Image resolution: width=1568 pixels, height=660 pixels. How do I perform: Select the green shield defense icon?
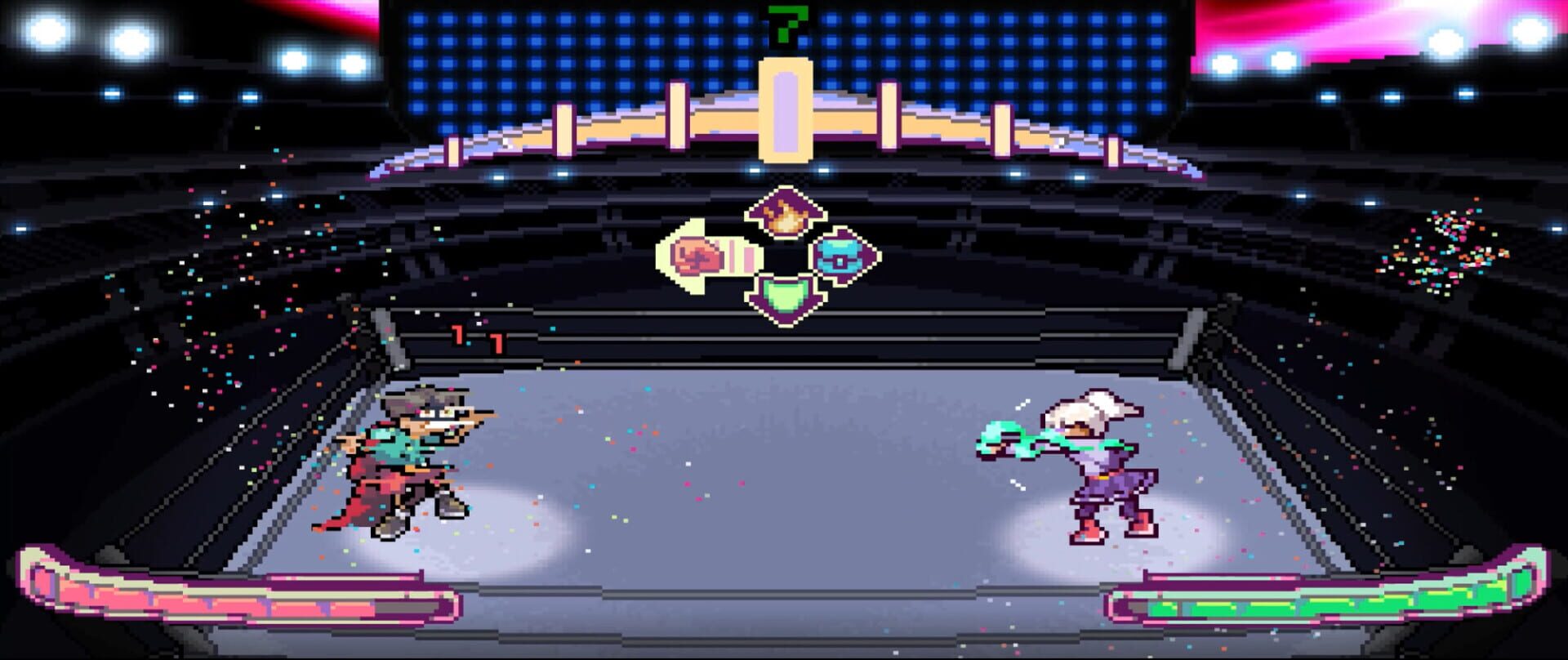tap(786, 298)
